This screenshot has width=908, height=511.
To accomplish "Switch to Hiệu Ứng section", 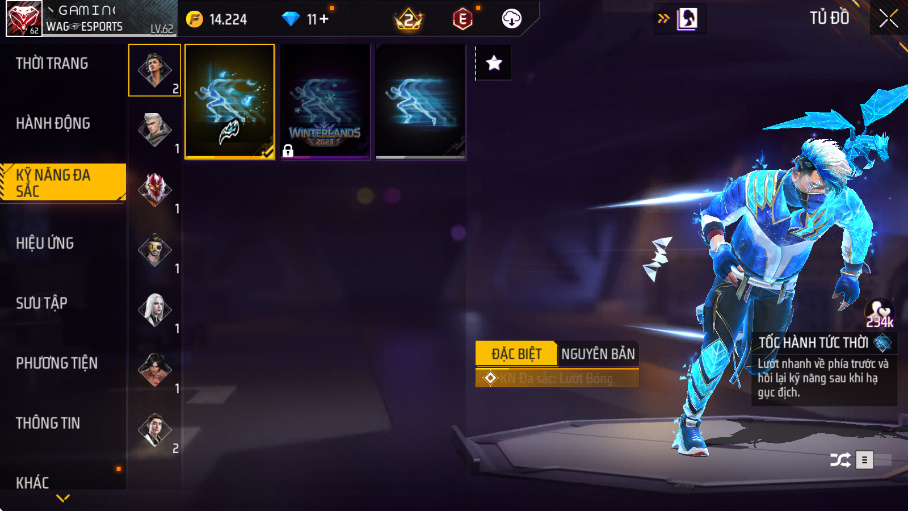I will pyautogui.click(x=45, y=244).
